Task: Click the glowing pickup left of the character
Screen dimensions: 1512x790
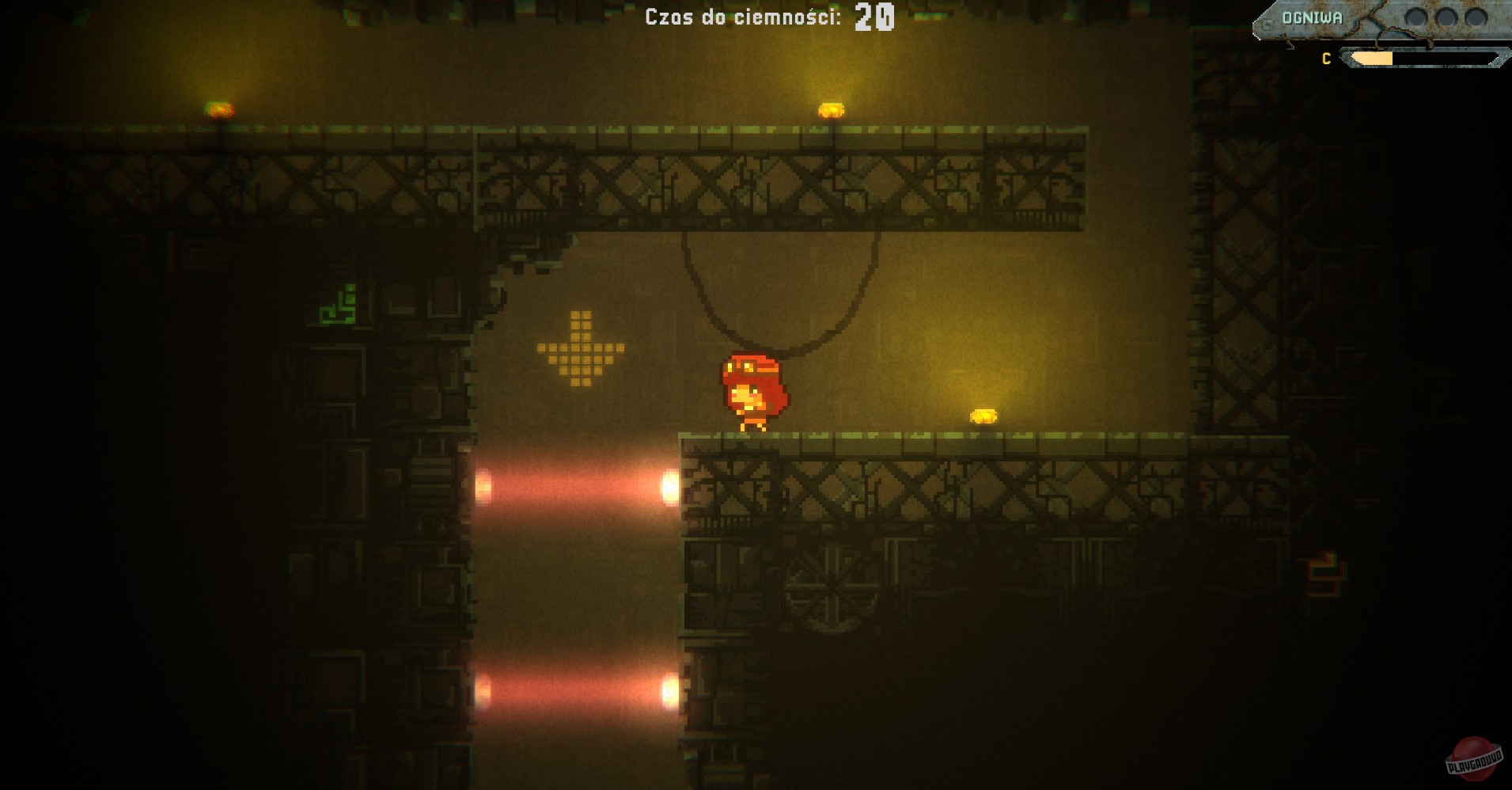Action: 583,348
